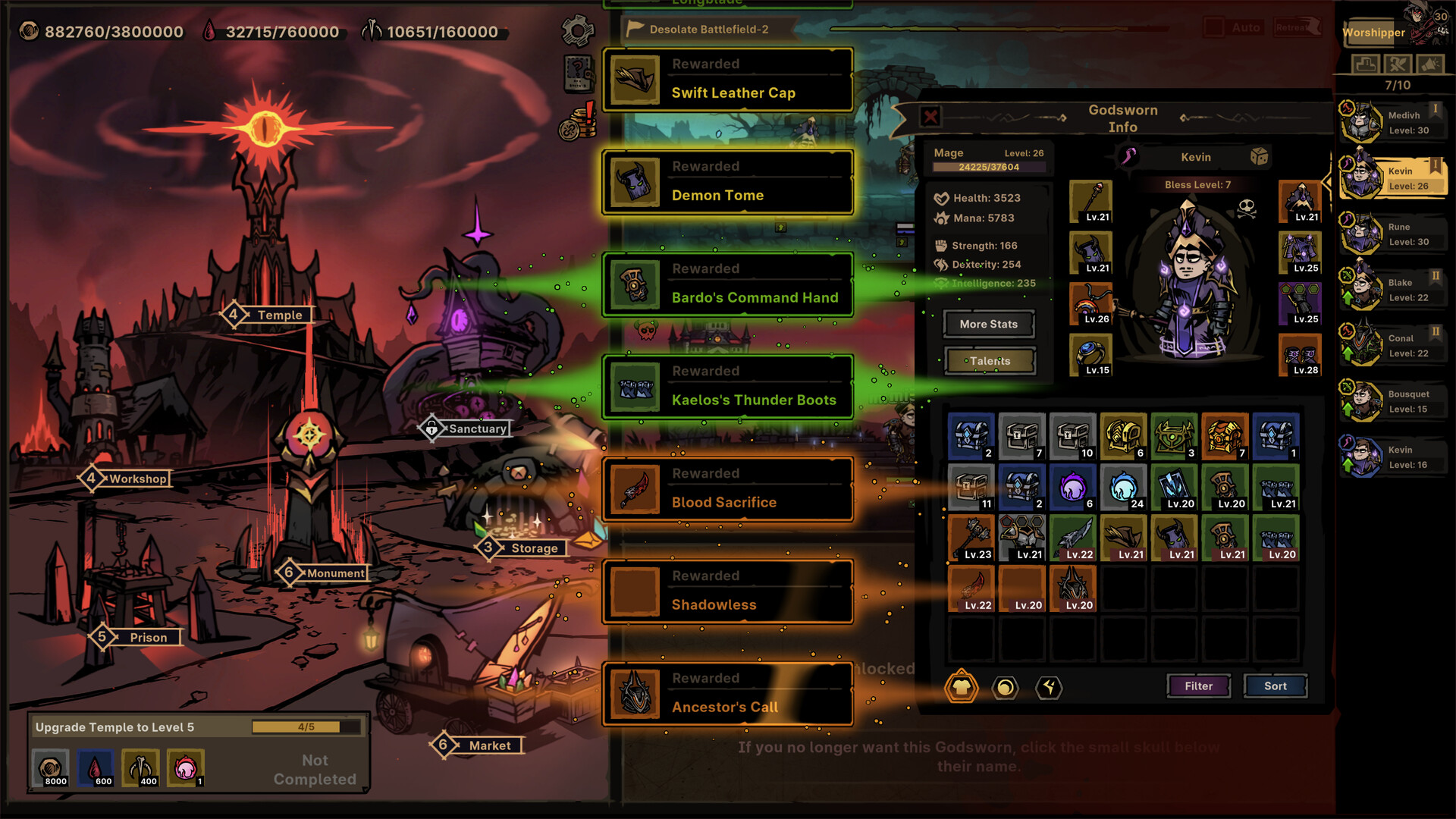
Task: Click the Upgrade Temple to Level 5 progress bar
Action: 303,726
